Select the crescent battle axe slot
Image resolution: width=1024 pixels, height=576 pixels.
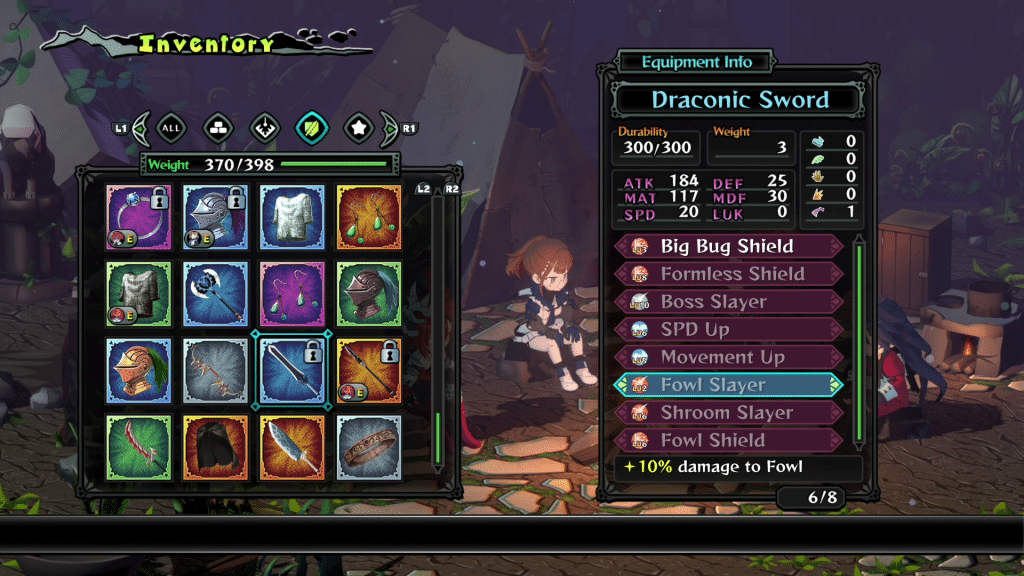215,293
